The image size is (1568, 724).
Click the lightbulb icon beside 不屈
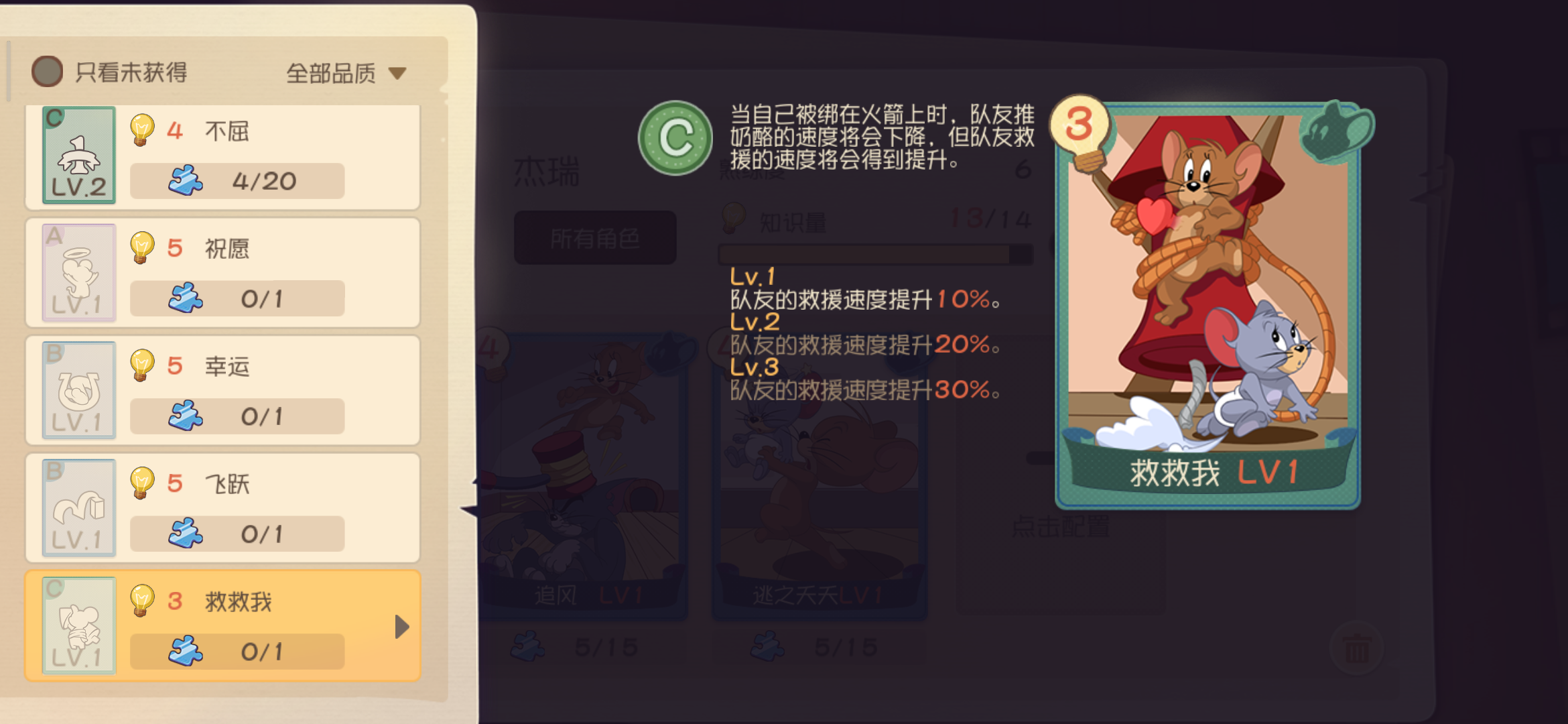[x=142, y=131]
